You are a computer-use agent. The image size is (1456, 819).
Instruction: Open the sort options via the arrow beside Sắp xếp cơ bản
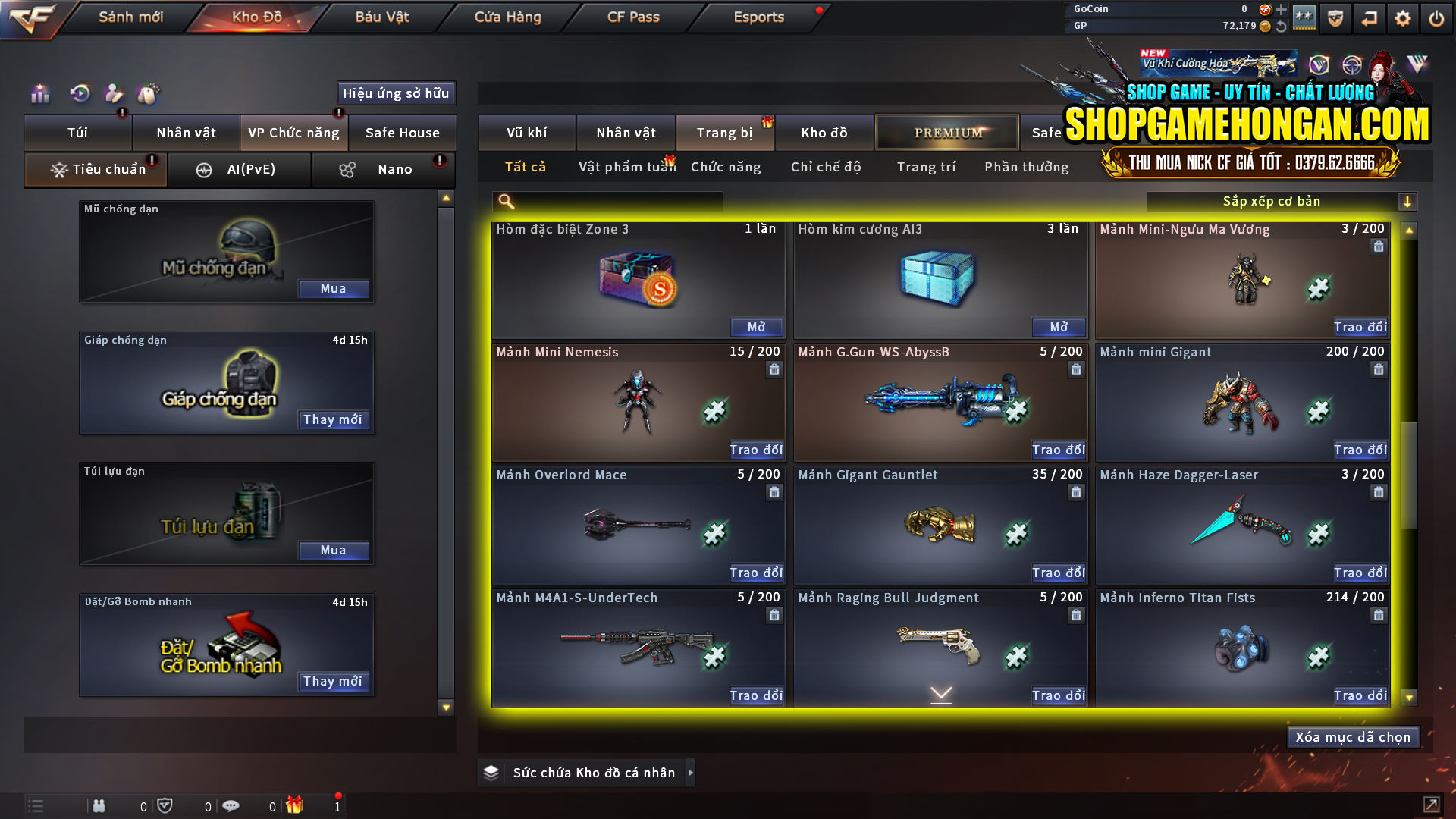point(1408,201)
